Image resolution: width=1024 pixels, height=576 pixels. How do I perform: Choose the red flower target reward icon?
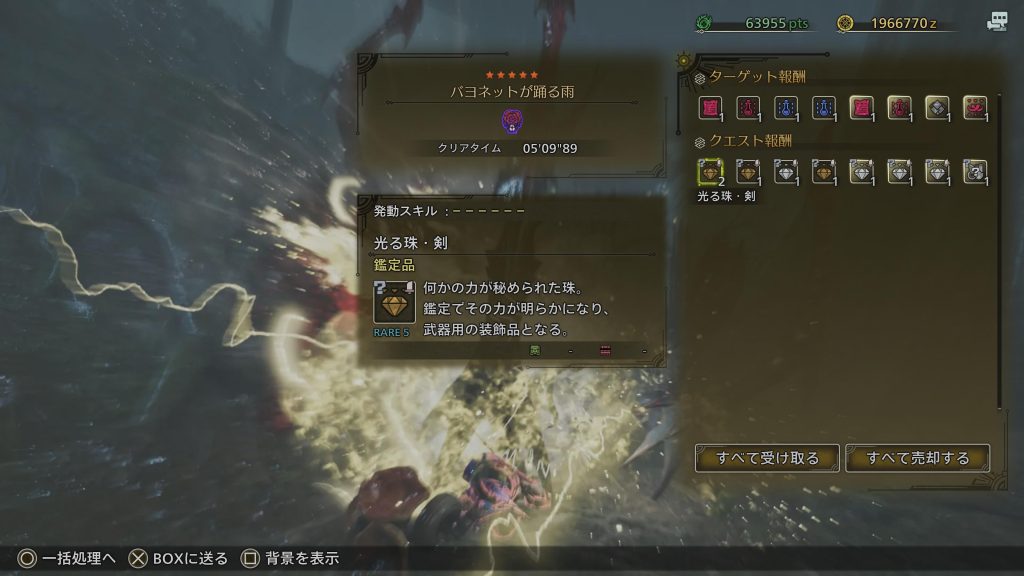pos(974,107)
